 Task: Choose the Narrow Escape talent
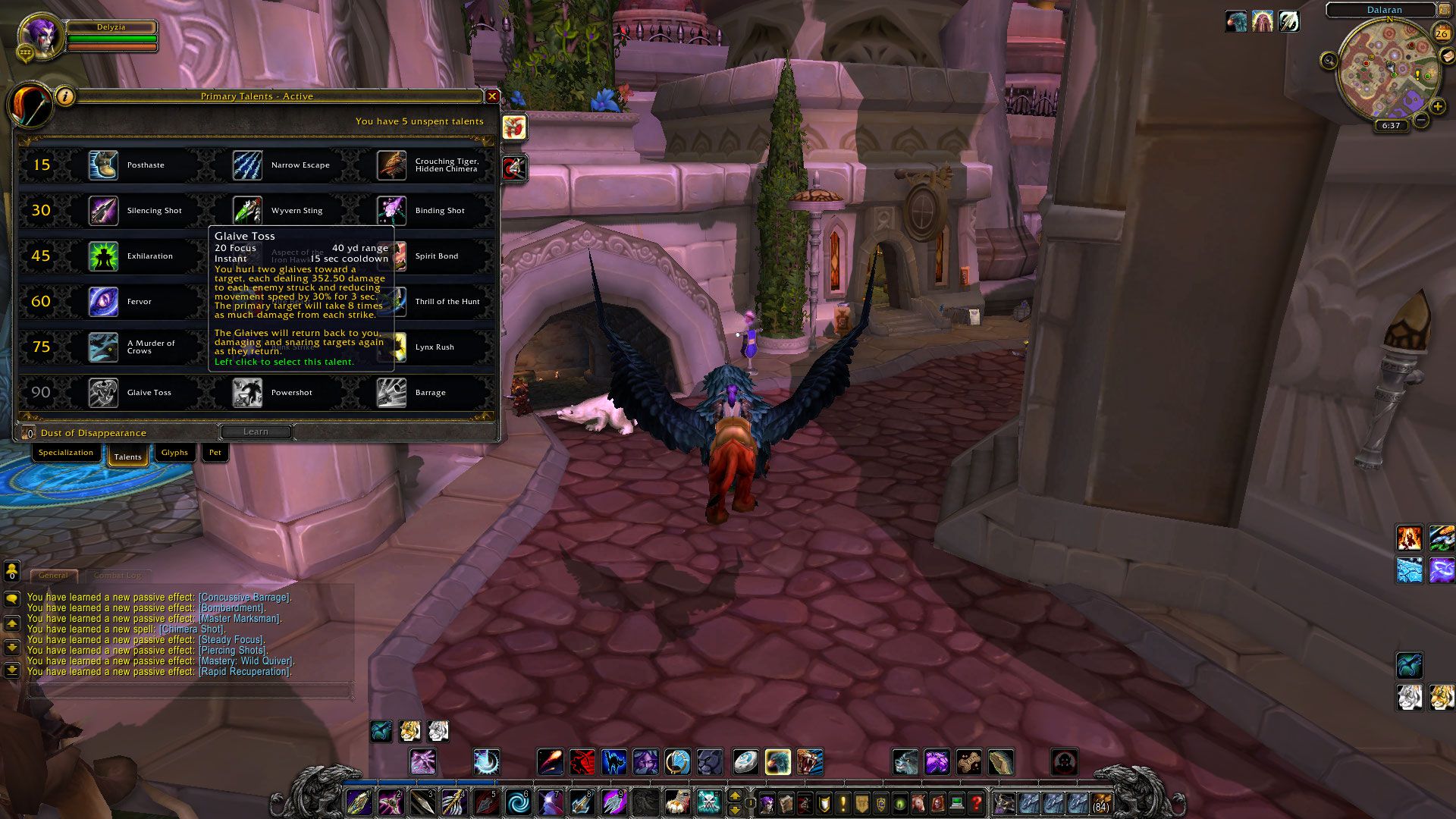coord(247,165)
